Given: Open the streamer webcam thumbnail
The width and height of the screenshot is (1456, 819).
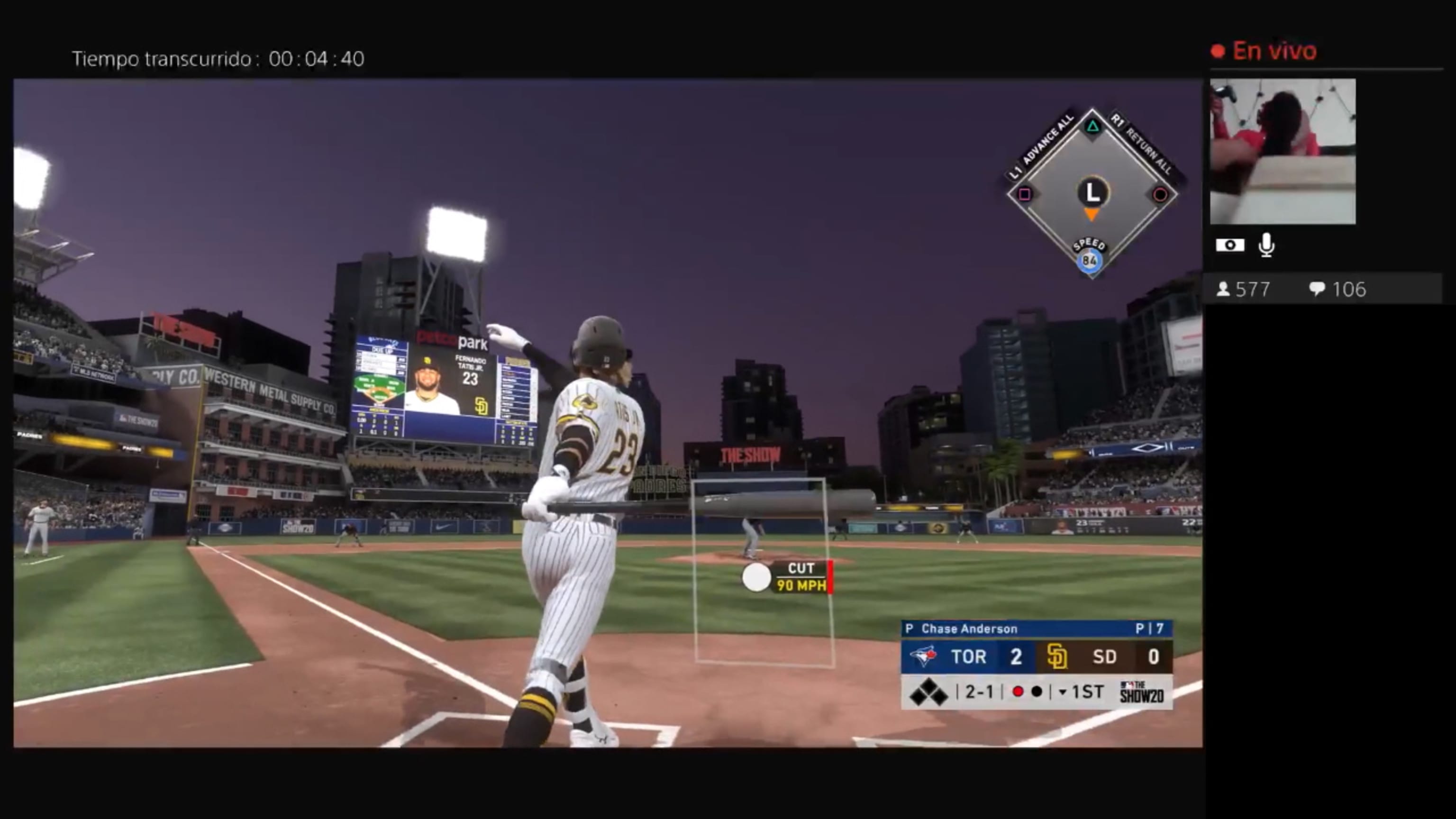Looking at the screenshot, I should click(x=1282, y=152).
